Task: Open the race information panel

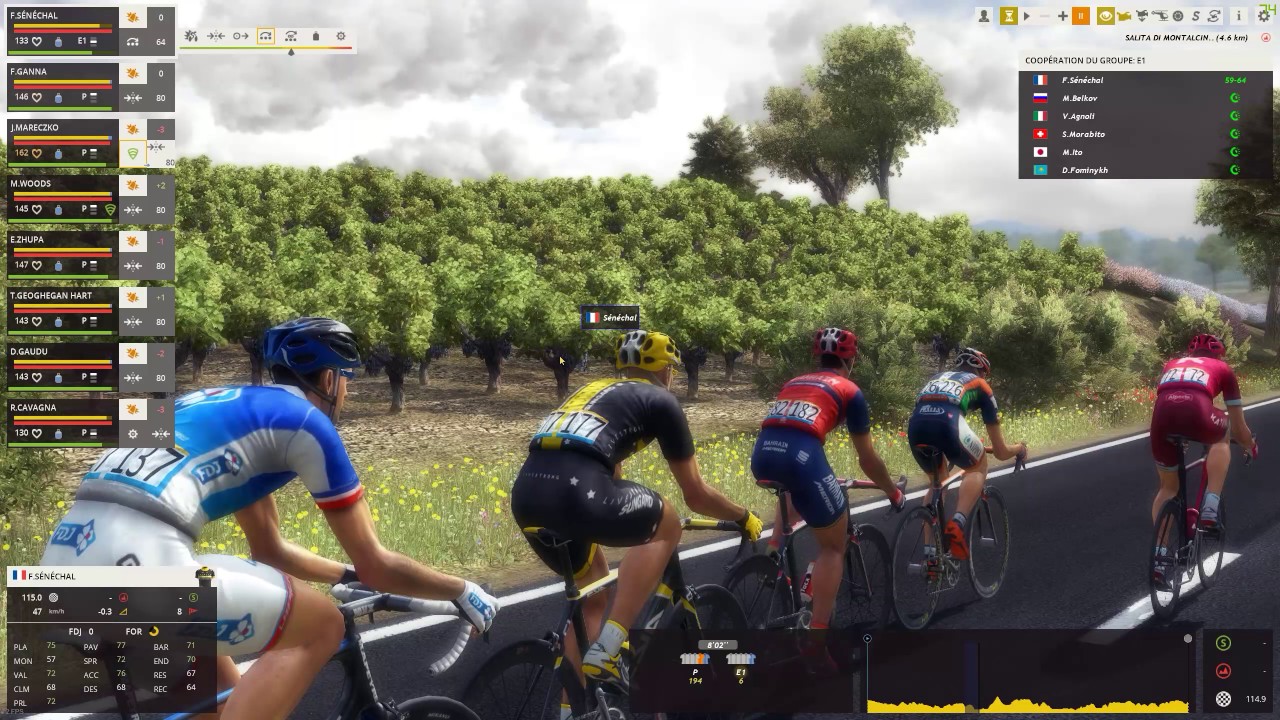Action: pyautogui.click(x=1239, y=16)
